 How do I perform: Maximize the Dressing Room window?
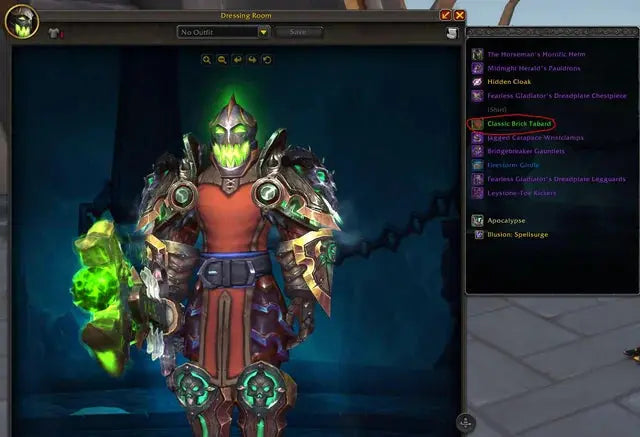[445, 15]
